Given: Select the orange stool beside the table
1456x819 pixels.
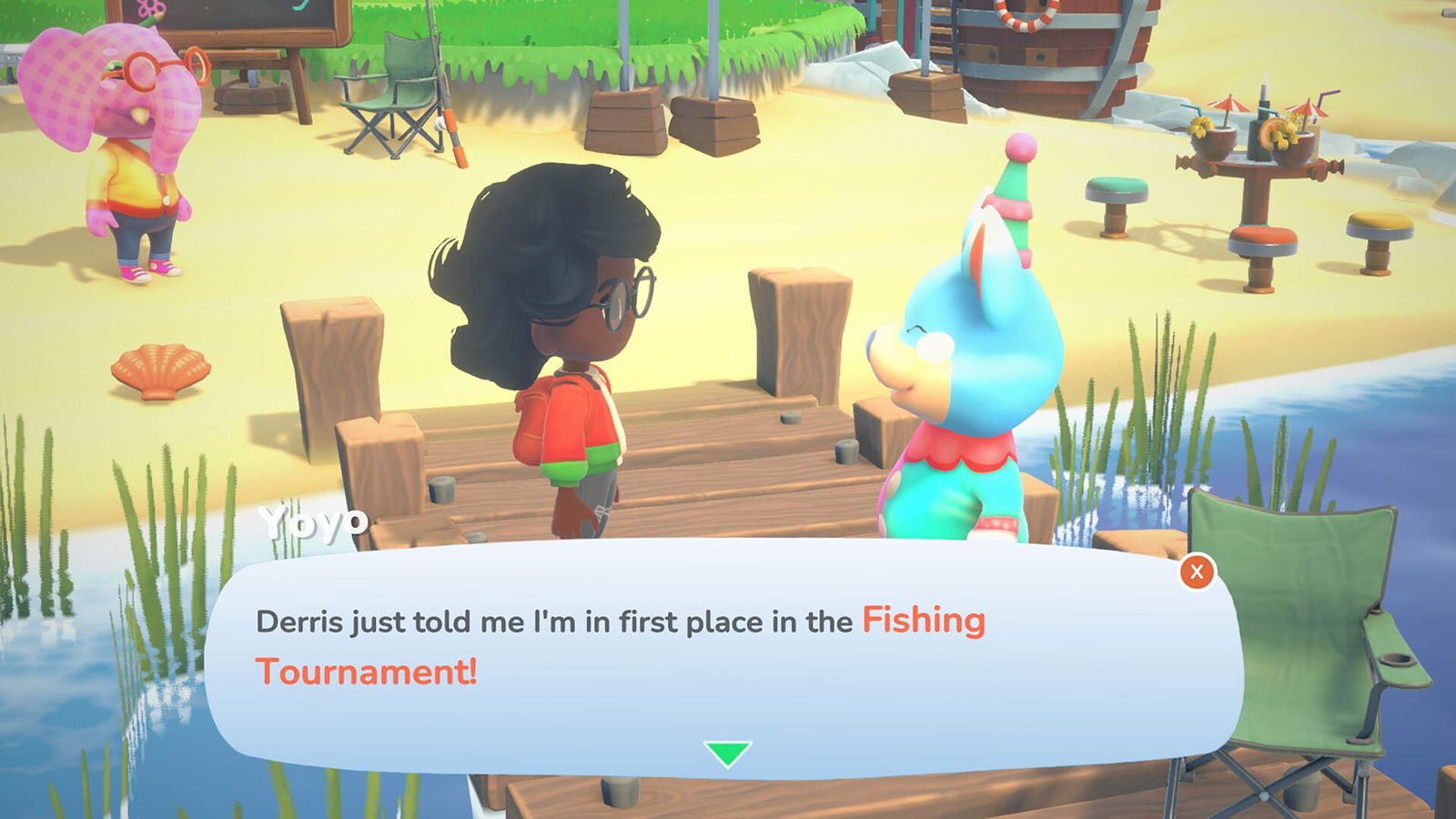Looking at the screenshot, I should [x=1377, y=225].
